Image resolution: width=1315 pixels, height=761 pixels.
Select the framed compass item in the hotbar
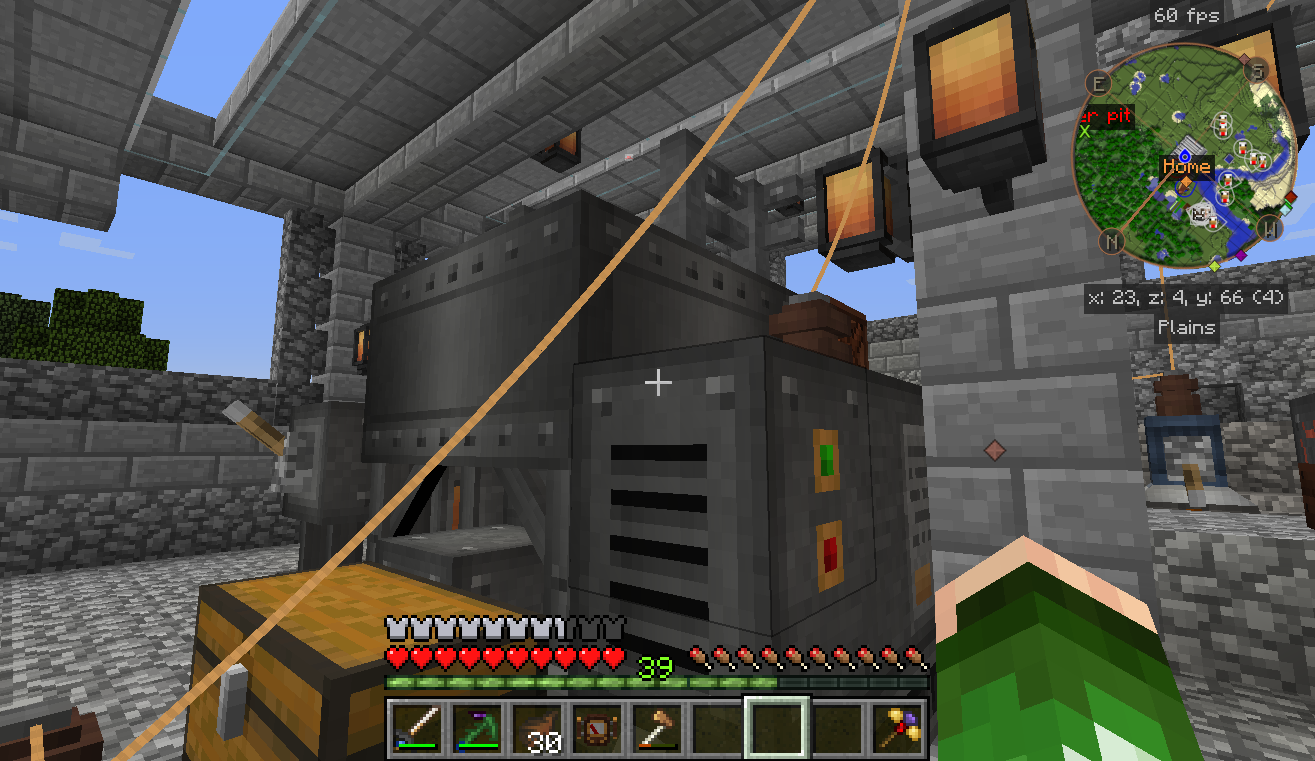(x=595, y=726)
